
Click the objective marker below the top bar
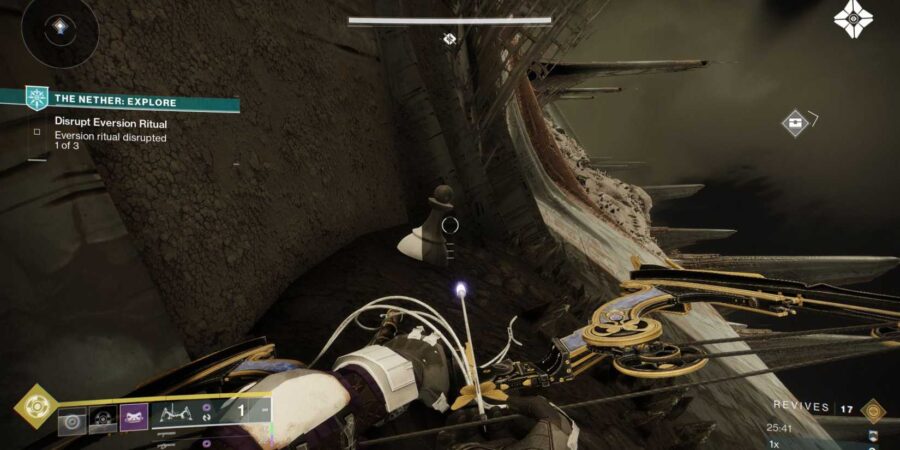449,39
